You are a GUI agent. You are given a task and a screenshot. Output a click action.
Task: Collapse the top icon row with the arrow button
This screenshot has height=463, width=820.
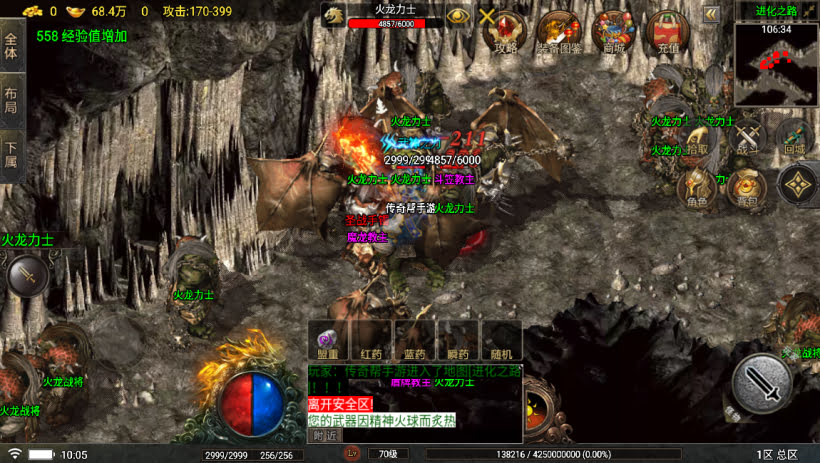pyautogui.click(x=711, y=14)
